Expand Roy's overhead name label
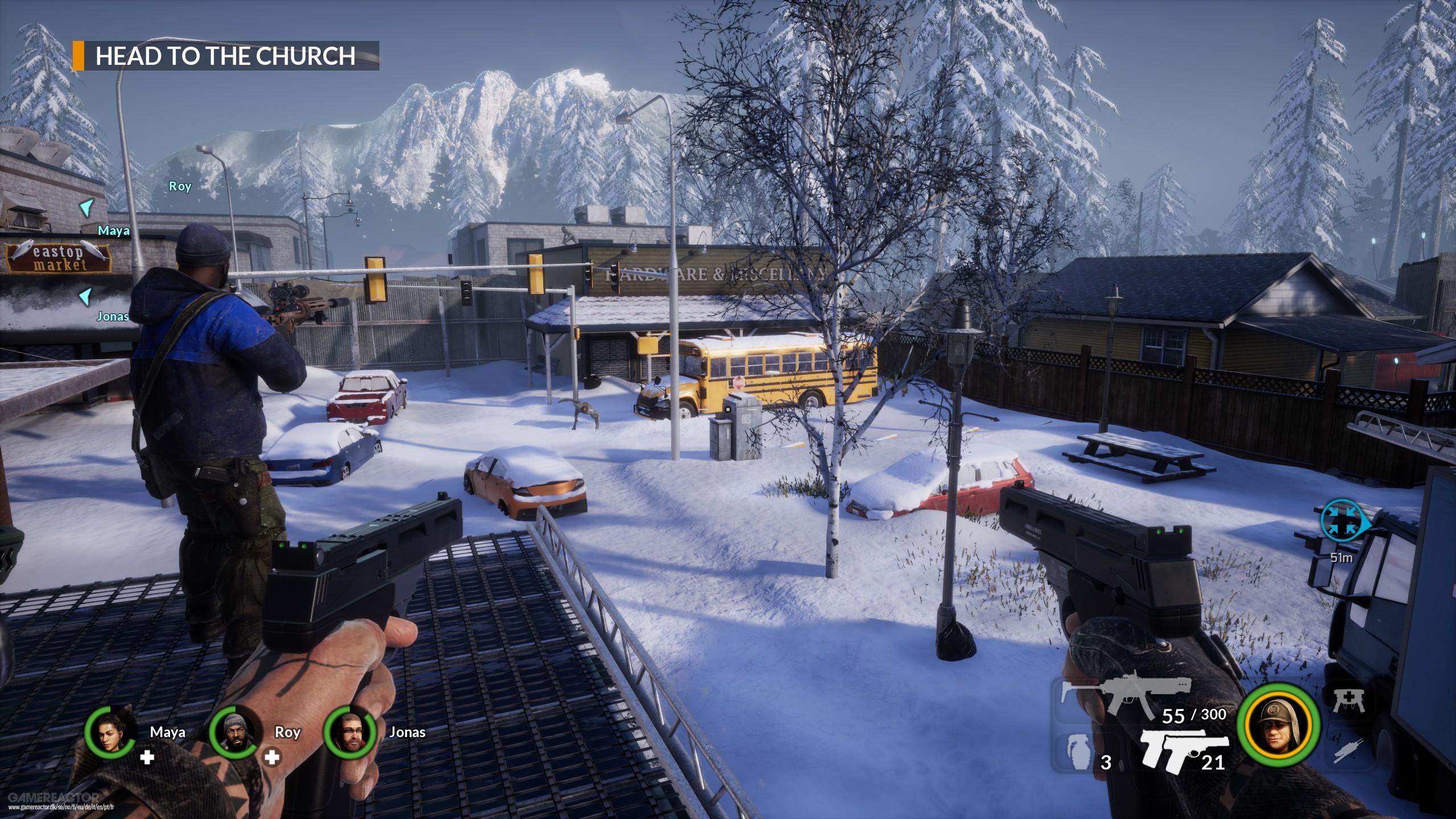Viewport: 1456px width, 819px height. coord(180,186)
